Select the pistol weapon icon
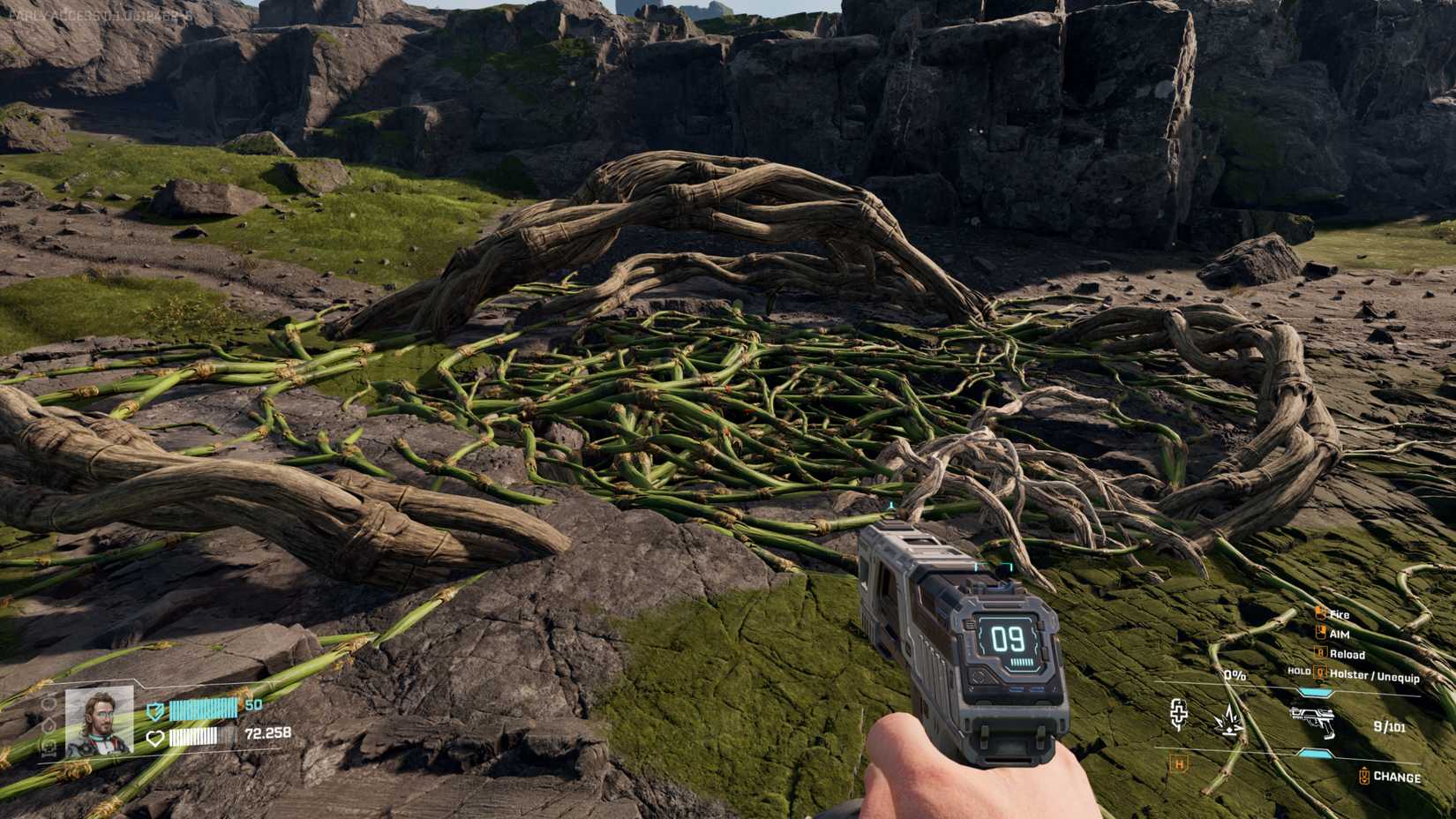The image size is (1456, 819). 1312,723
